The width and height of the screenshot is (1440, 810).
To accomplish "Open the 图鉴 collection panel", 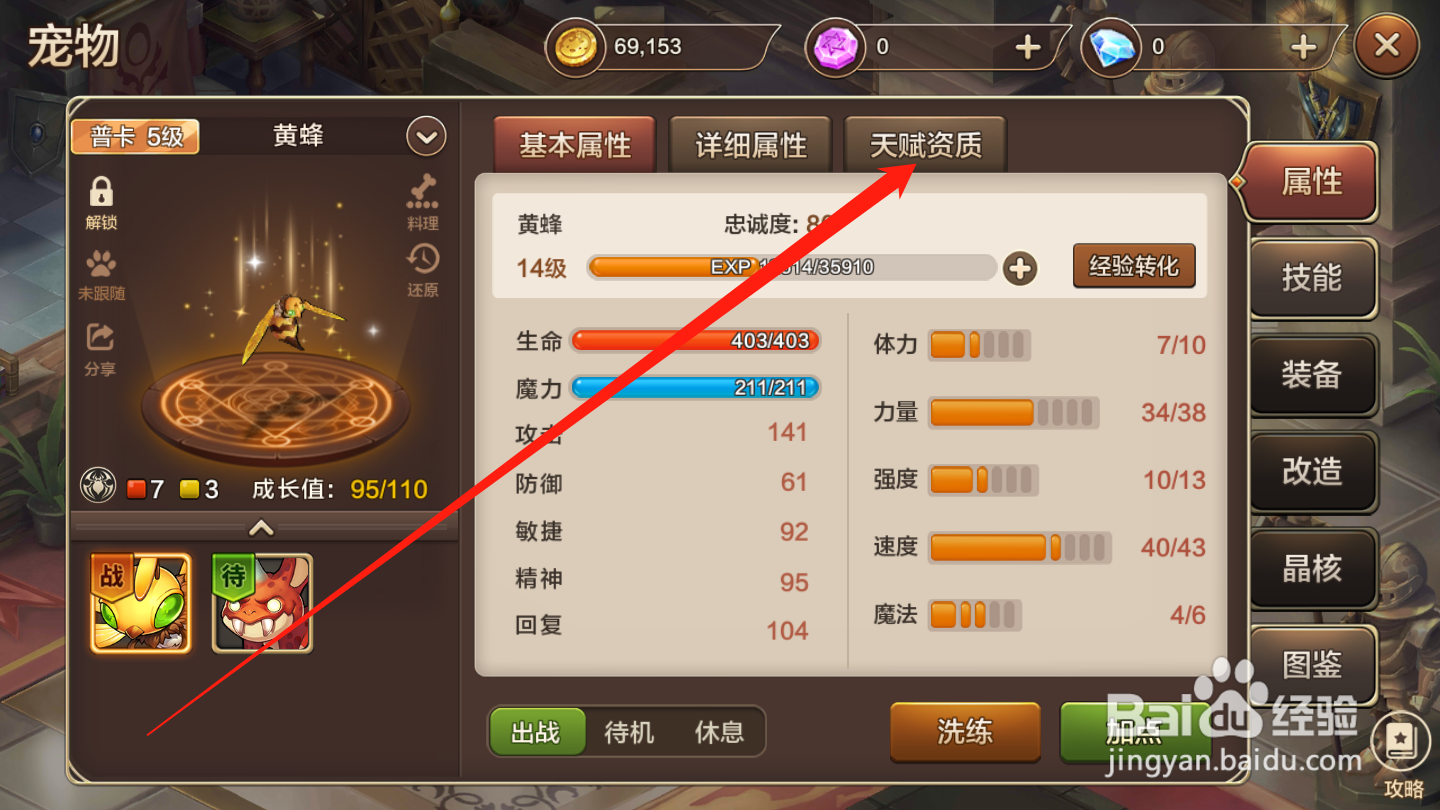I will click(1311, 665).
